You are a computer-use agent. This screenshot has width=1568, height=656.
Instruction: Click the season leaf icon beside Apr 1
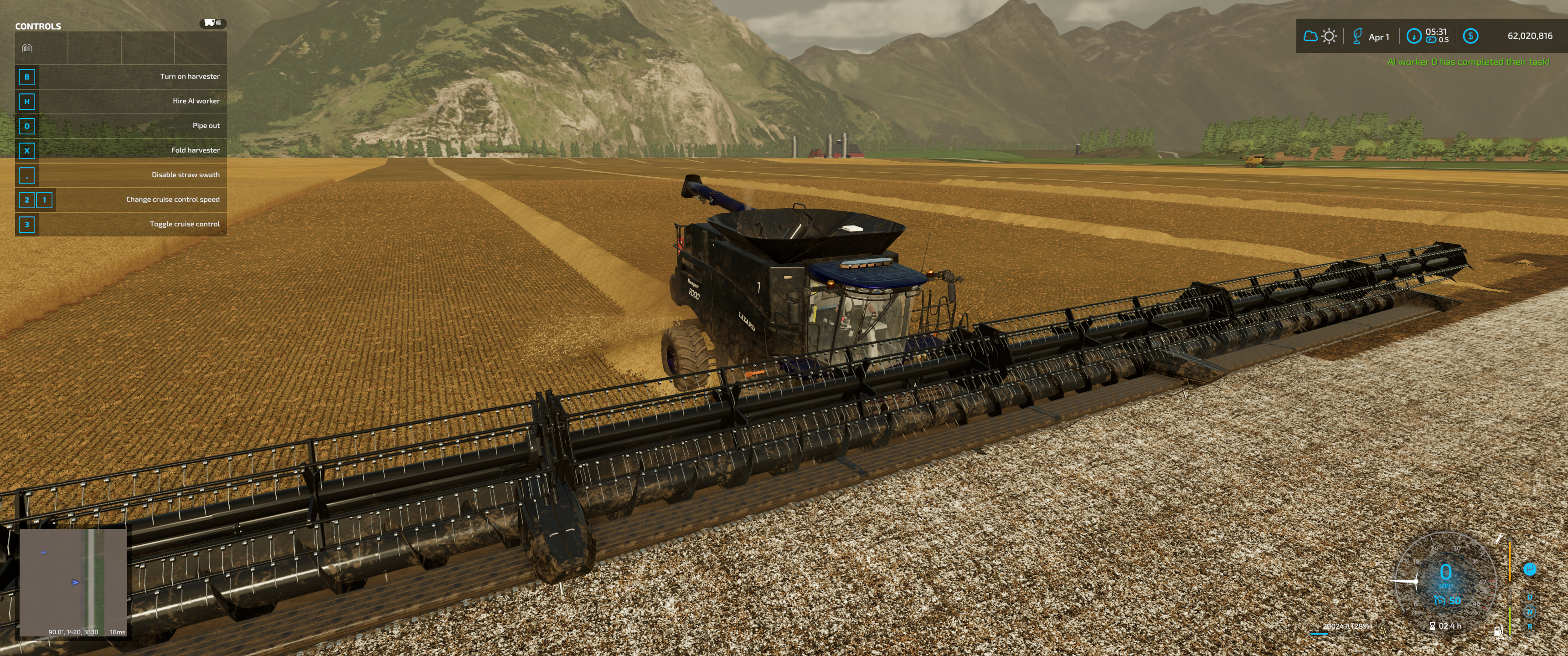pos(1357,36)
